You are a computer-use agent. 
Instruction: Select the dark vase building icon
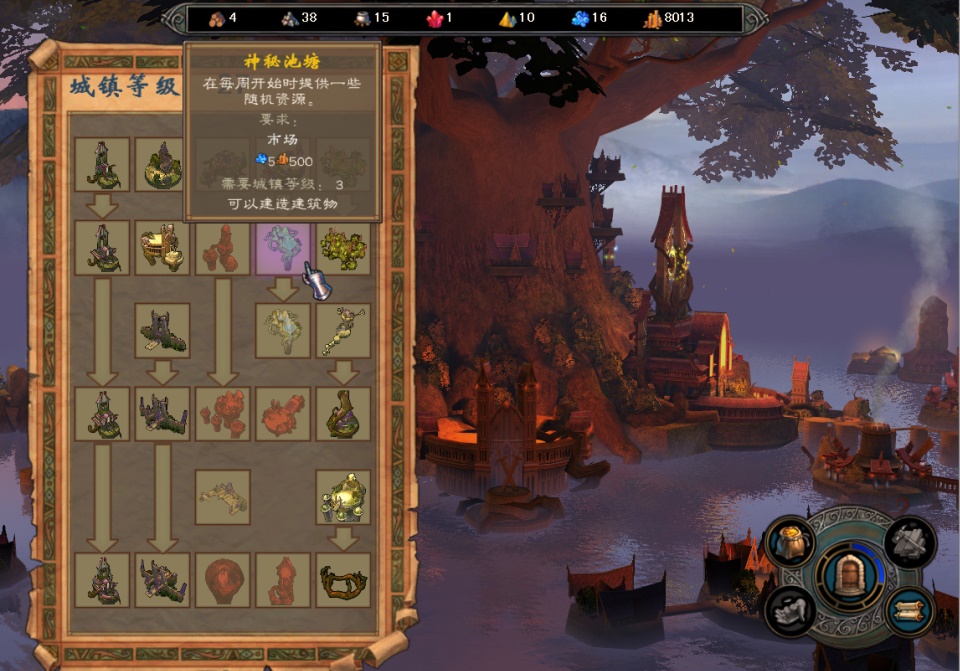coord(343,414)
